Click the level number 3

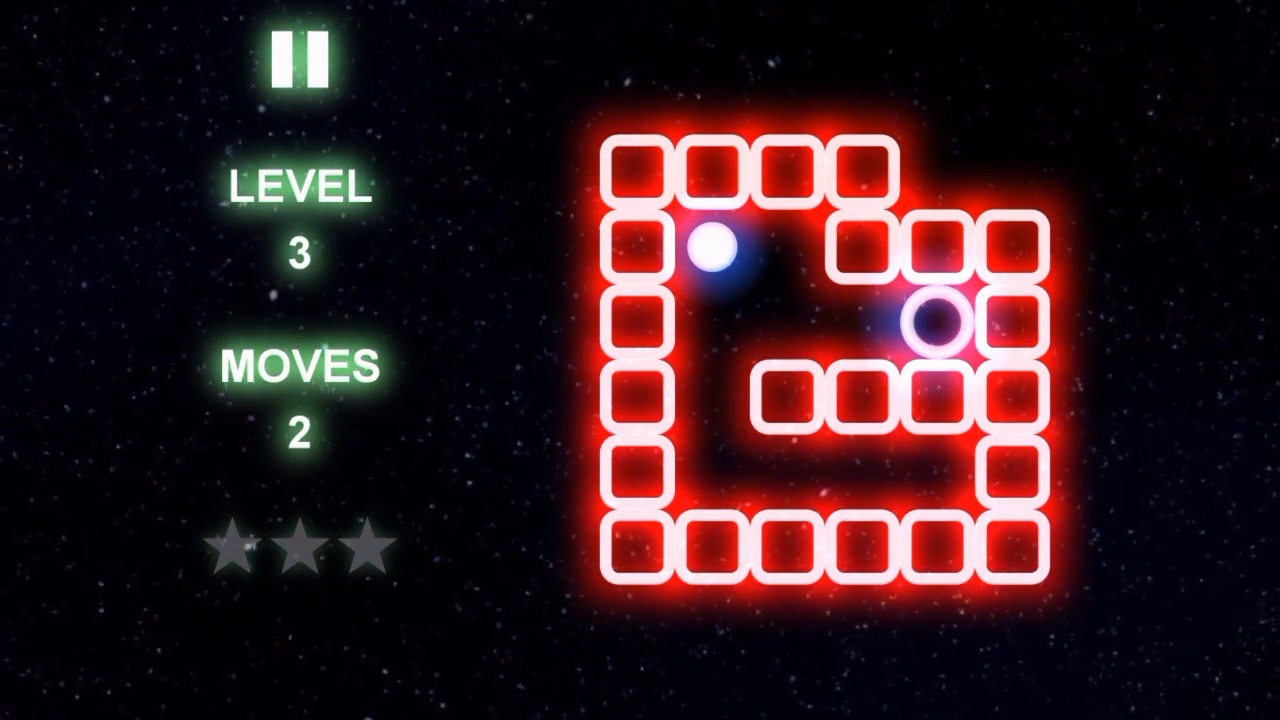(300, 253)
